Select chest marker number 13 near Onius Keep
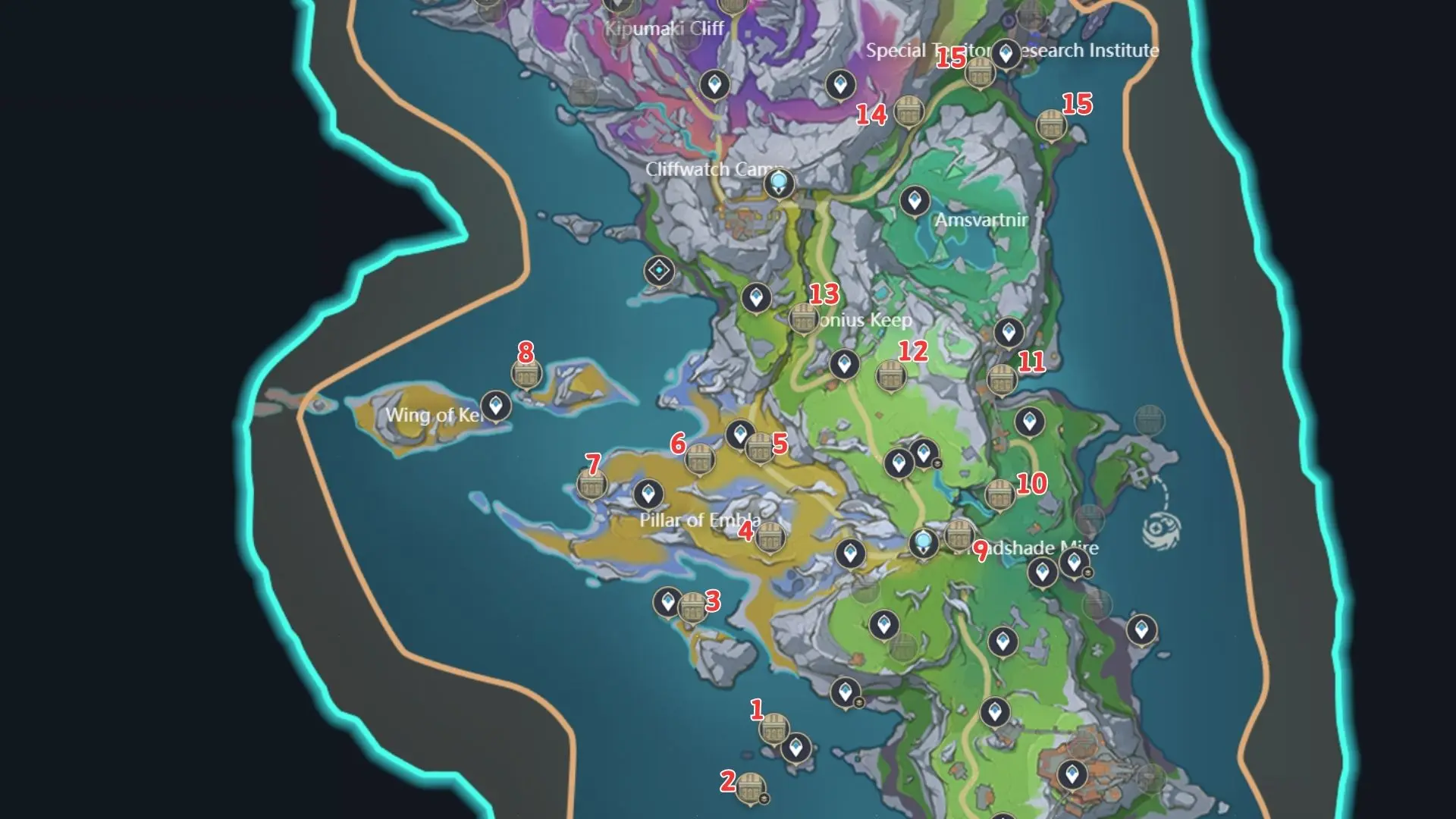Screen dimensions: 1456x819 click(802, 319)
